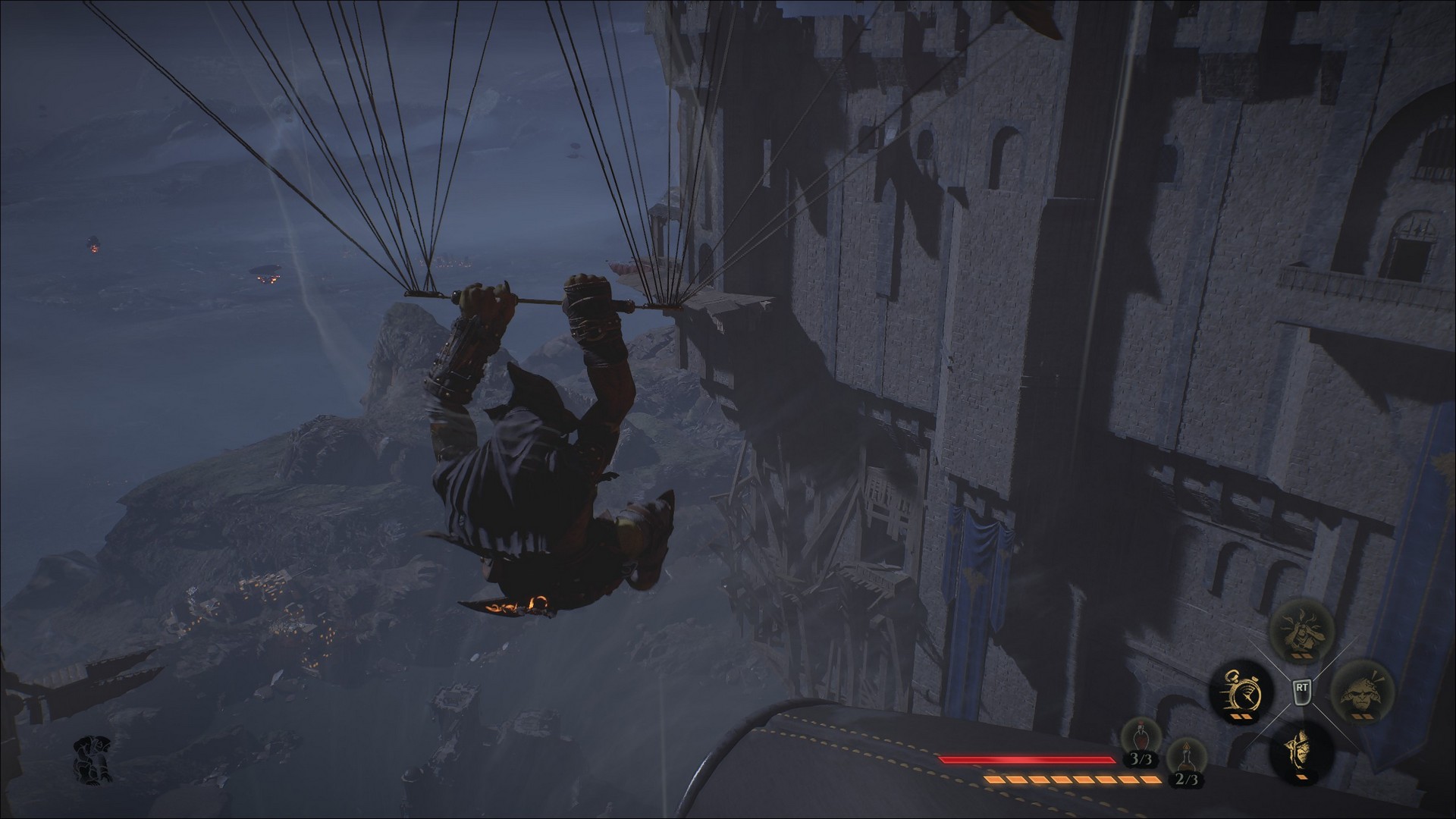This screenshot has width=1456, height=819.
Task: Click the charge pips under the grimacing face ability
Action: [1363, 716]
